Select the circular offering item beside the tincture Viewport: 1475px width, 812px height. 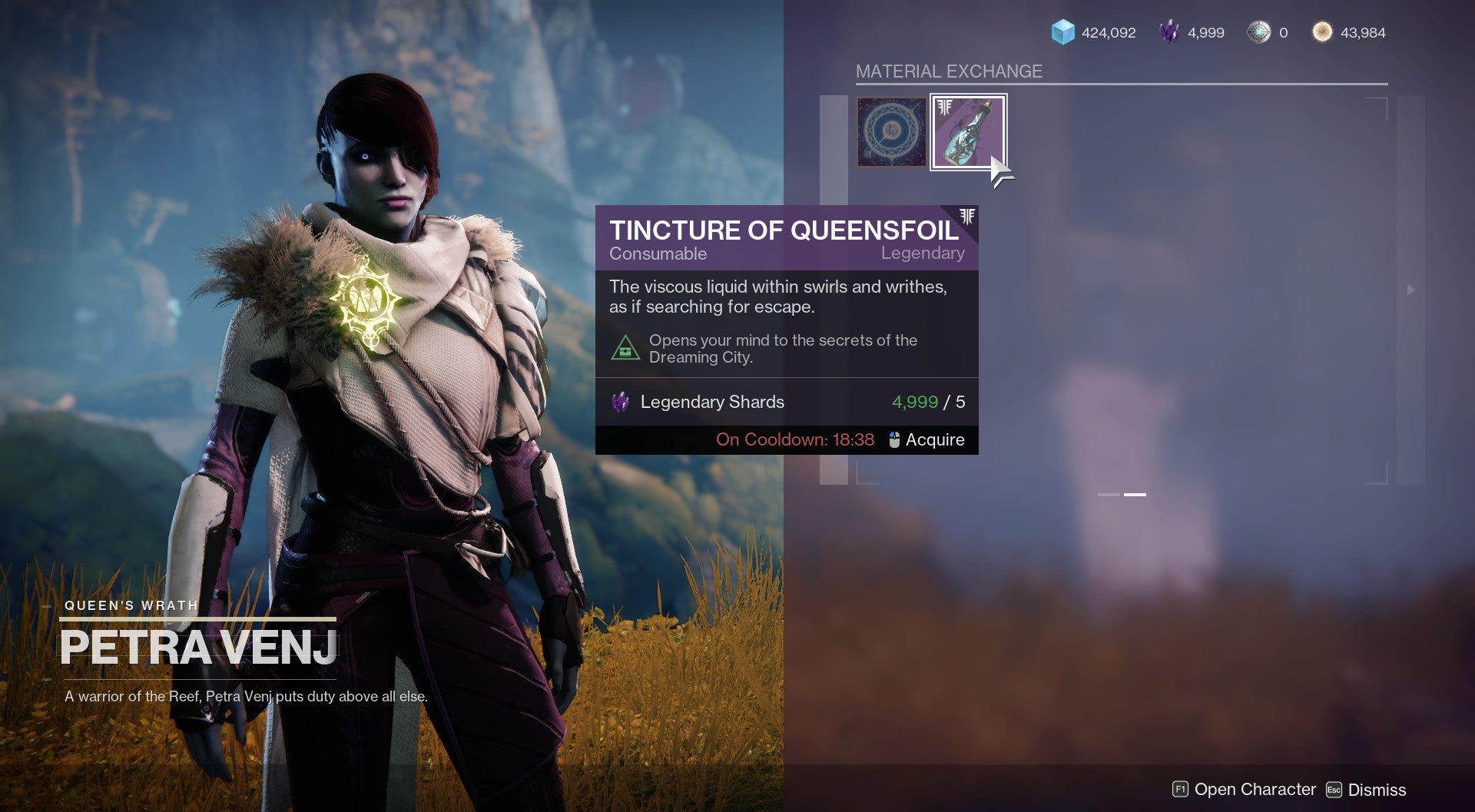(892, 132)
